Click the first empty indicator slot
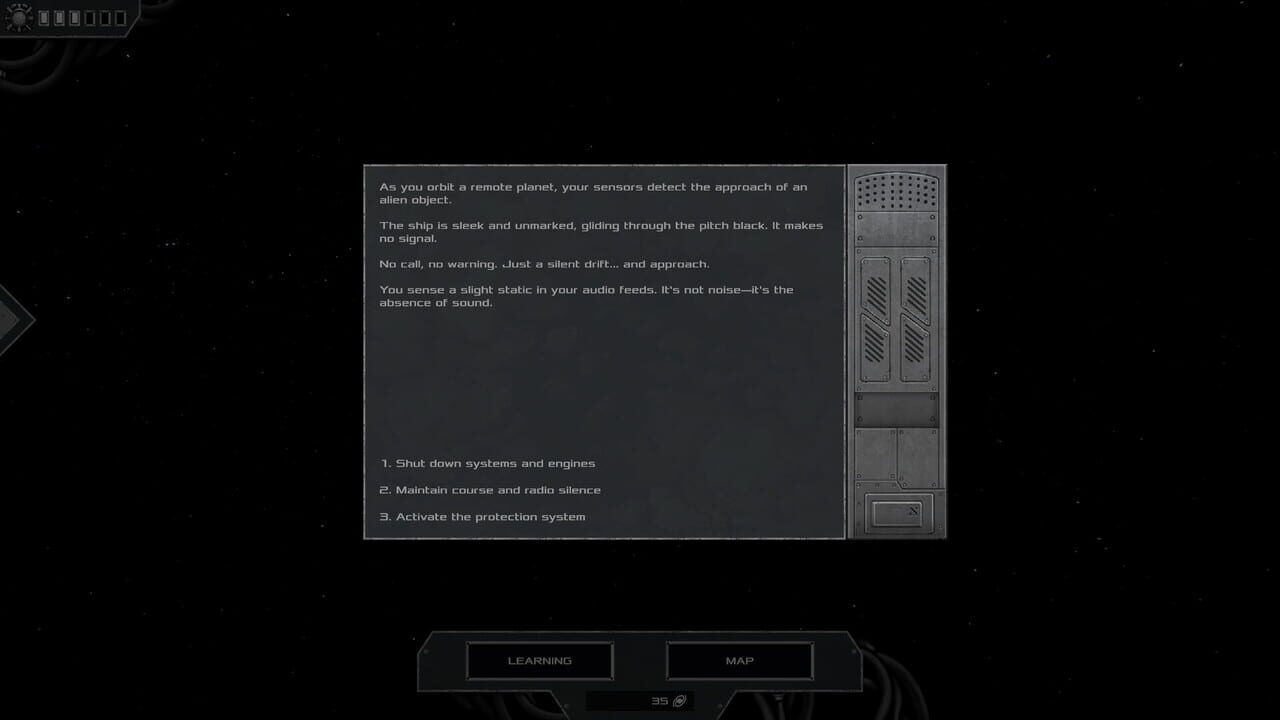Screen dimensions: 1280x720 (x=91, y=17)
